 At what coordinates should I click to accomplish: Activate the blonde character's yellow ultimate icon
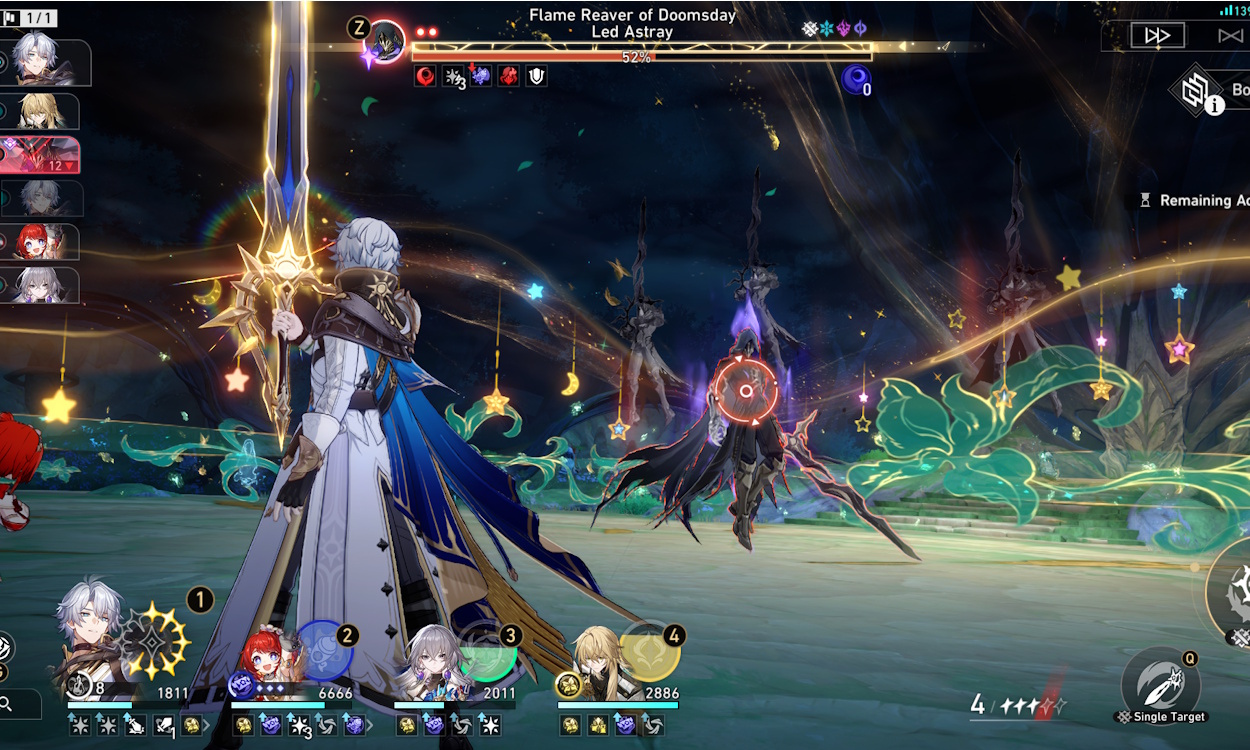650,652
